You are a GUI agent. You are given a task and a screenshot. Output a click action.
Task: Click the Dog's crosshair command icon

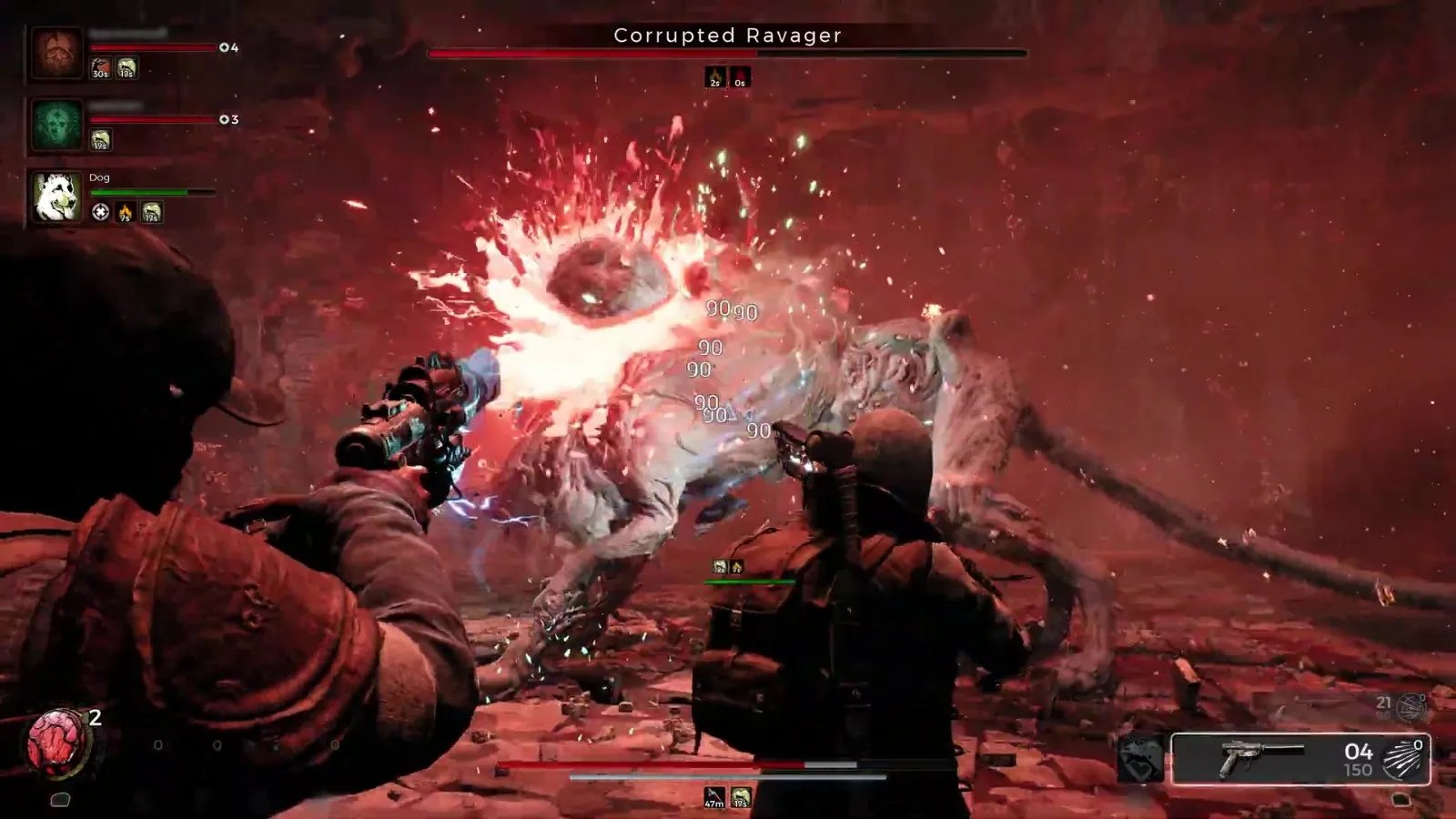[x=100, y=212]
